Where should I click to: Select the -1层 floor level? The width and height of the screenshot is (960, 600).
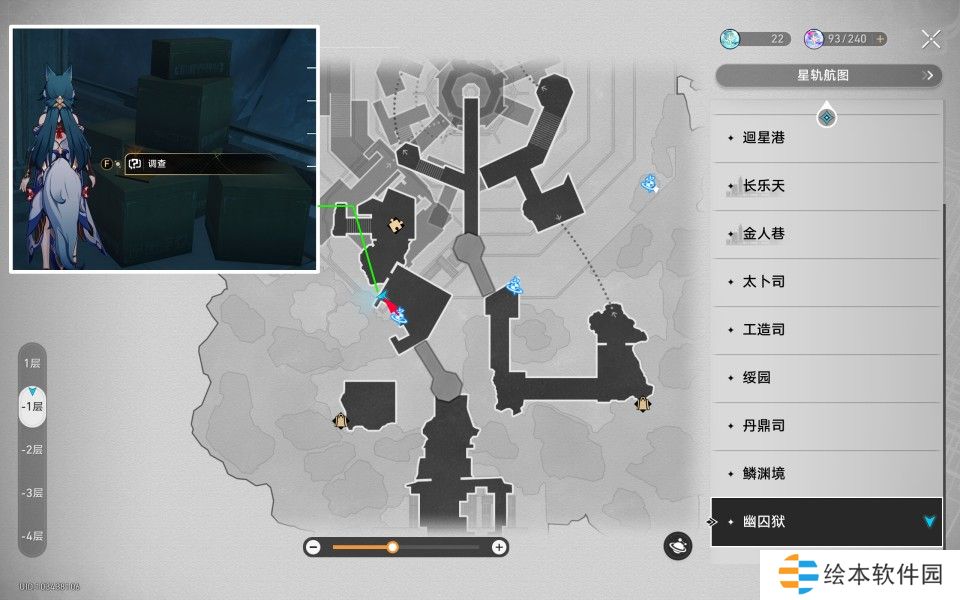coord(33,407)
